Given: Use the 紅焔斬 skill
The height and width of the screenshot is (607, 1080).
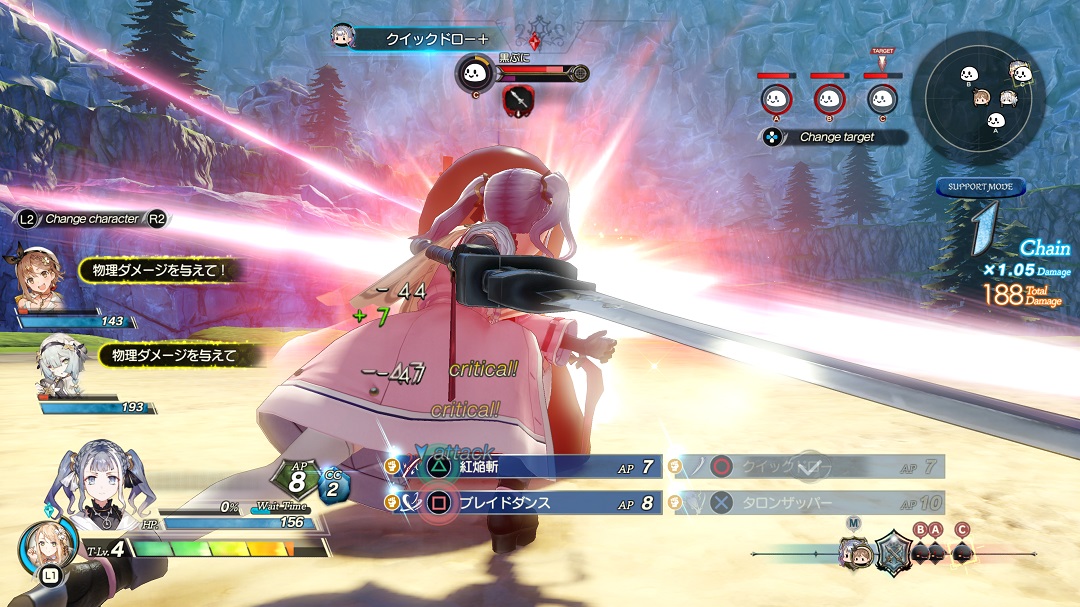Looking at the screenshot, I should [524, 466].
